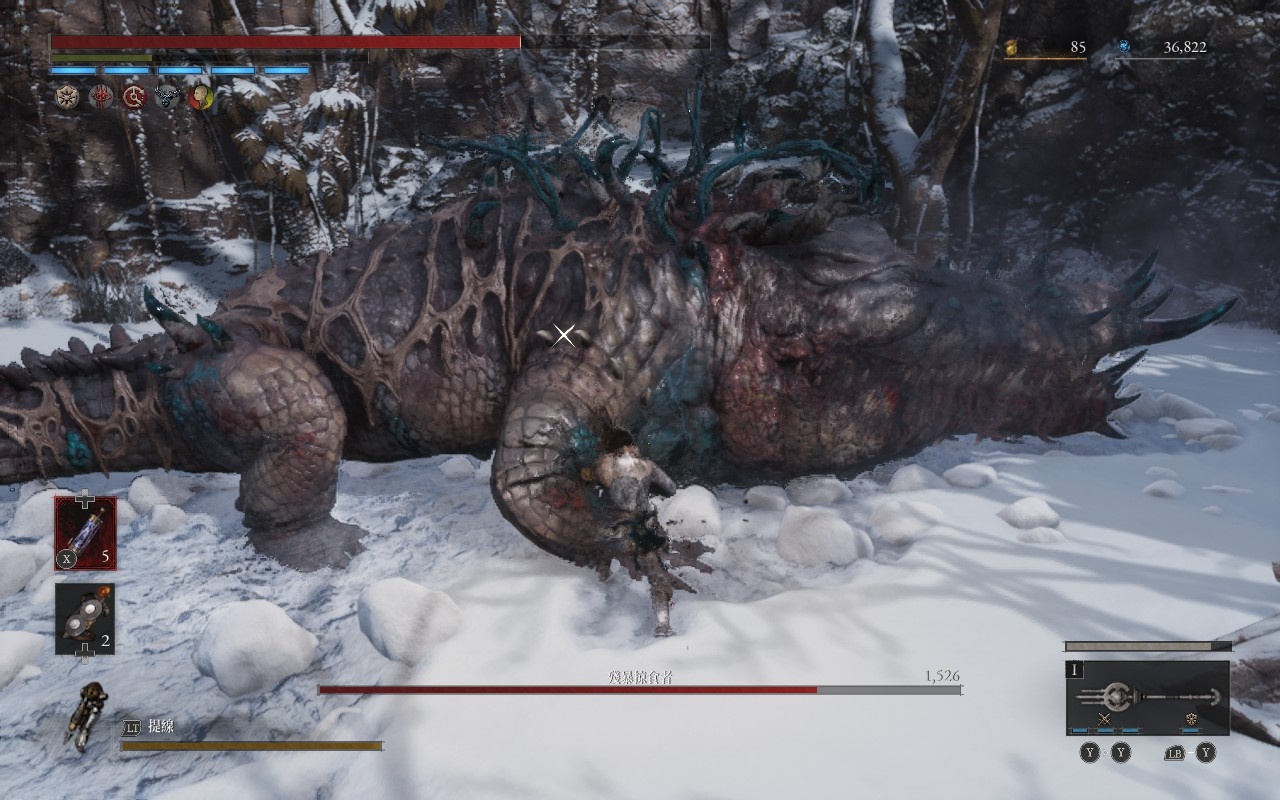Viewport: 1280px width, 800px height.
Task: Select the equipped trident weapon panel
Action: click(1147, 697)
